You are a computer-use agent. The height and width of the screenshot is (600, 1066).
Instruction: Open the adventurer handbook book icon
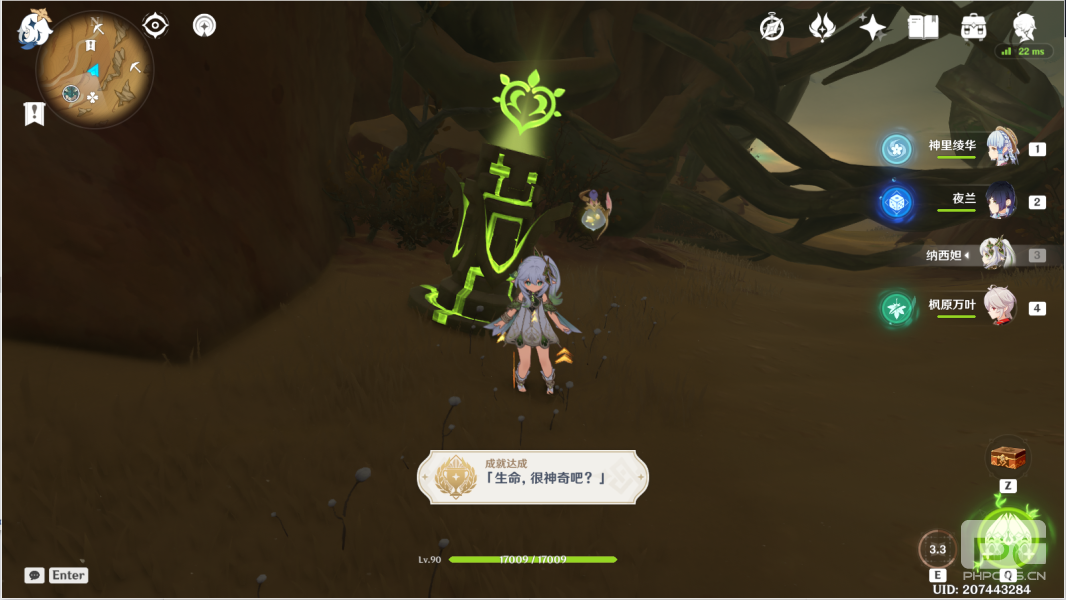point(922,27)
